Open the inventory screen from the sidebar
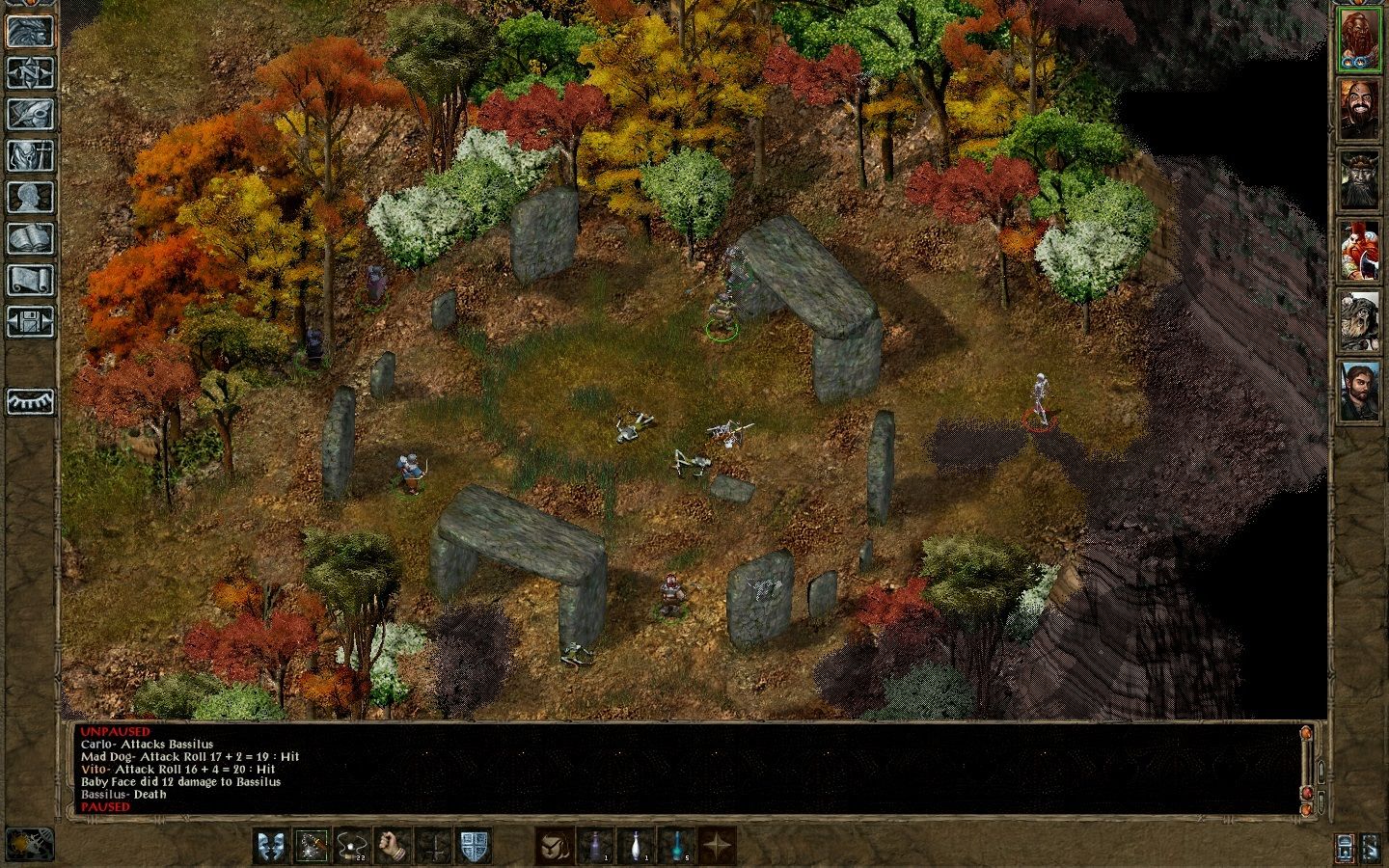Screen dimensions: 1389x868 pyautogui.click(x=30, y=155)
